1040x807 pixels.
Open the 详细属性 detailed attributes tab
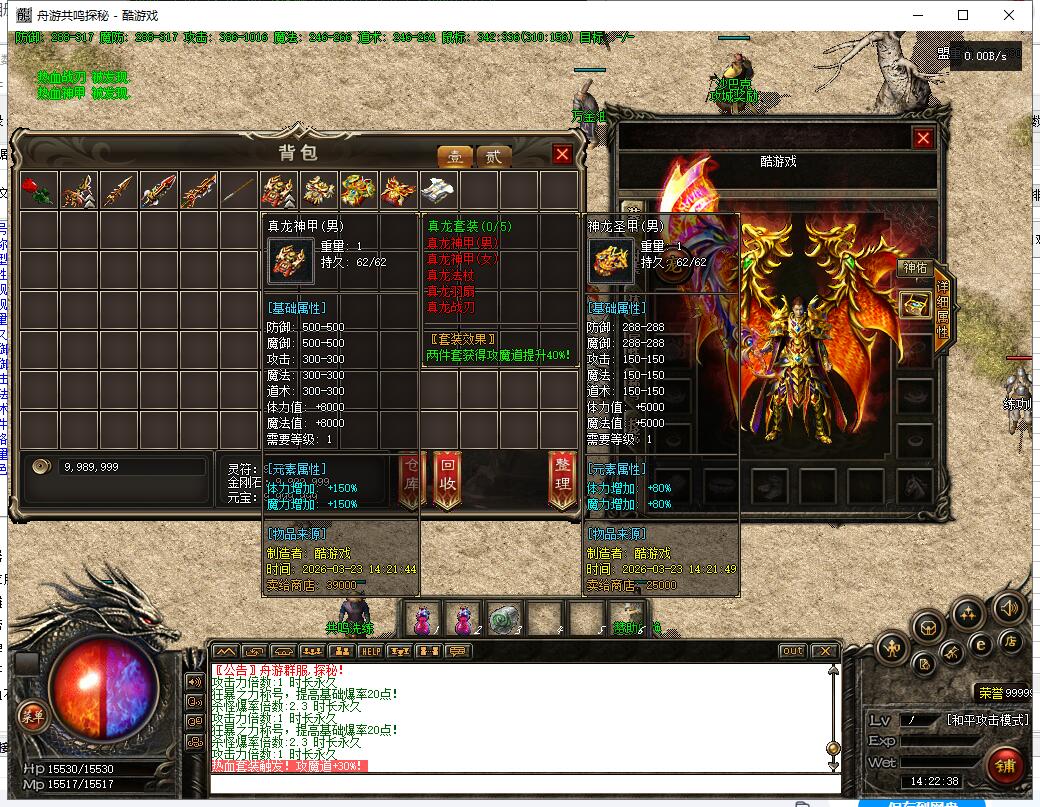943,311
